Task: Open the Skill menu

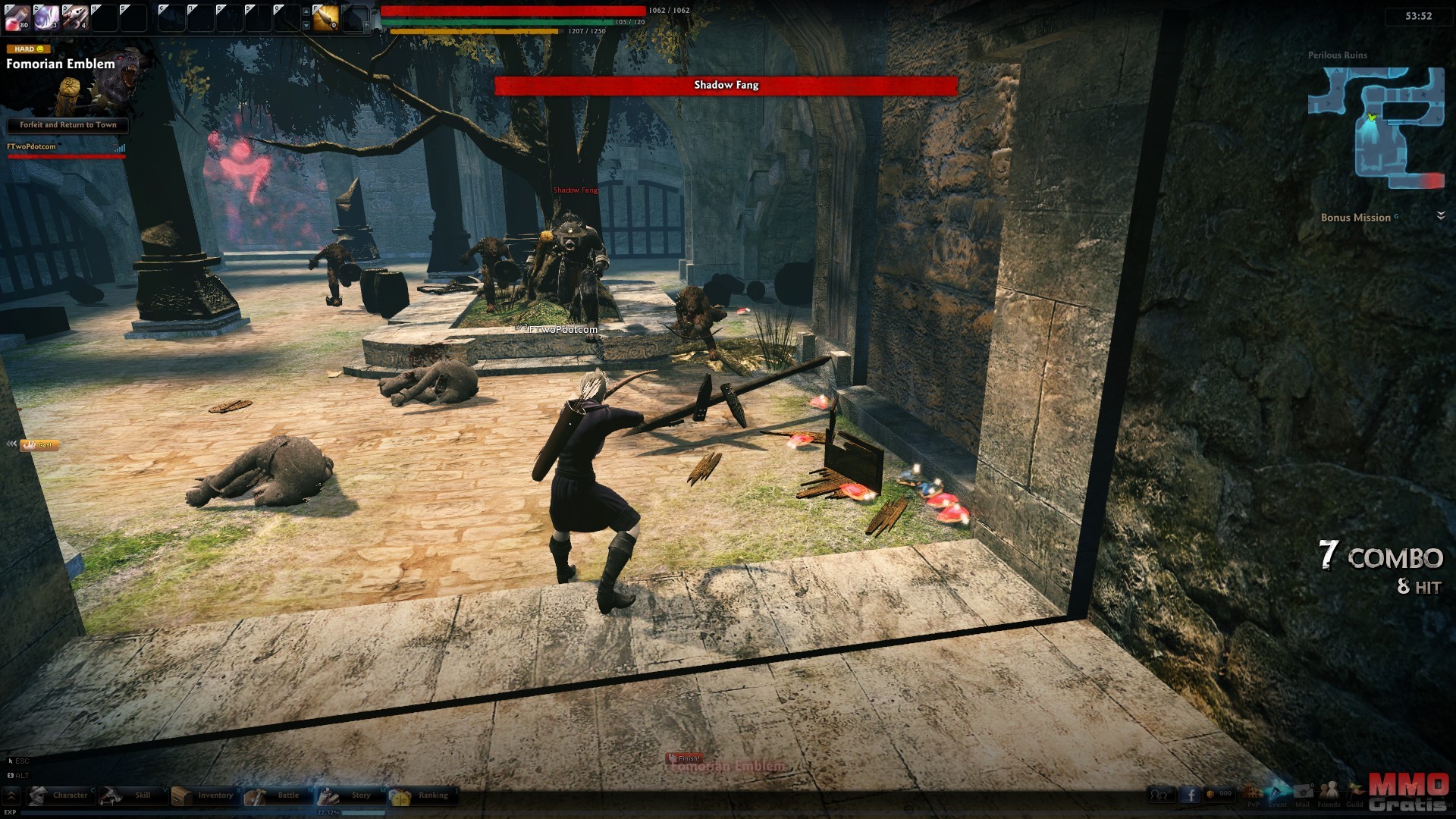Action: pyautogui.click(x=131, y=795)
